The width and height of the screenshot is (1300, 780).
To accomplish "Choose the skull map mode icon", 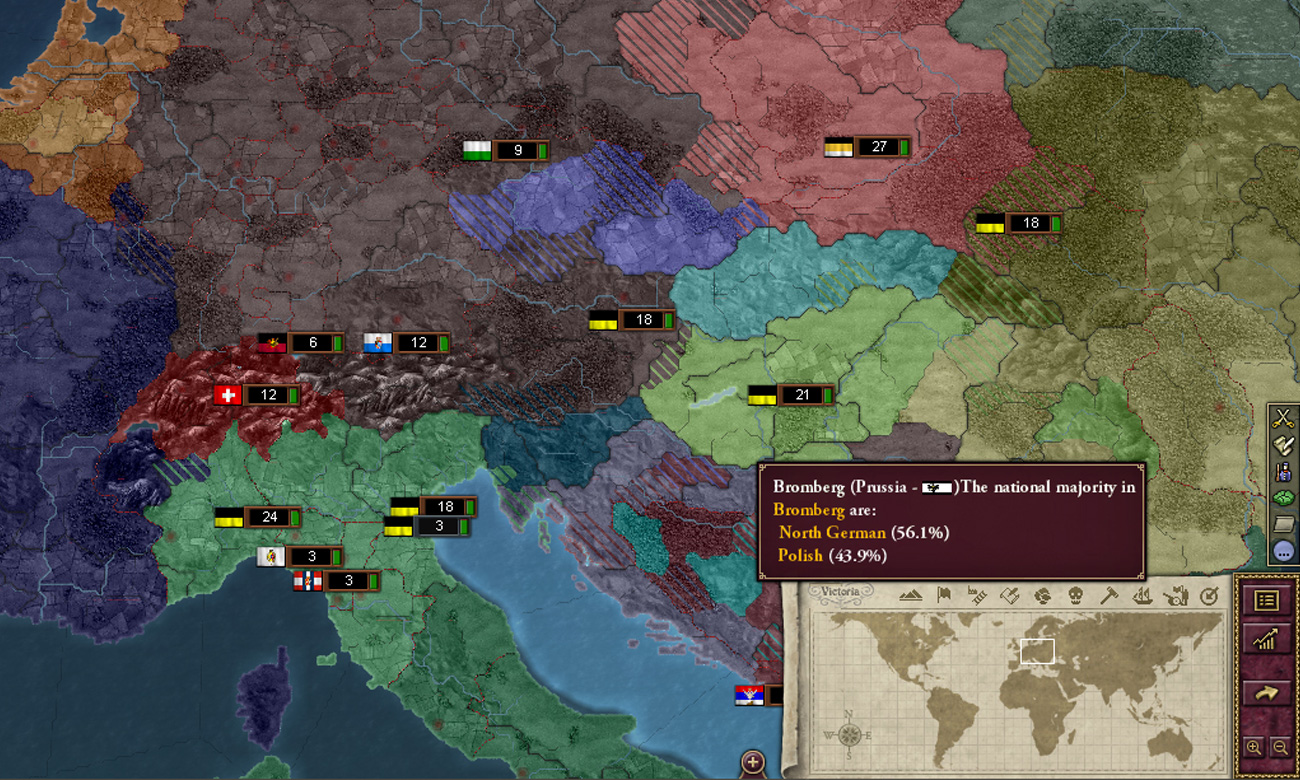I will (1075, 596).
